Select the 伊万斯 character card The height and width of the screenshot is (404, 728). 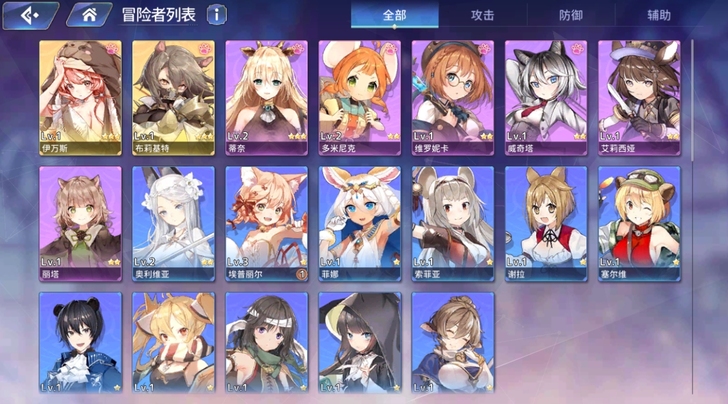pyautogui.click(x=79, y=97)
